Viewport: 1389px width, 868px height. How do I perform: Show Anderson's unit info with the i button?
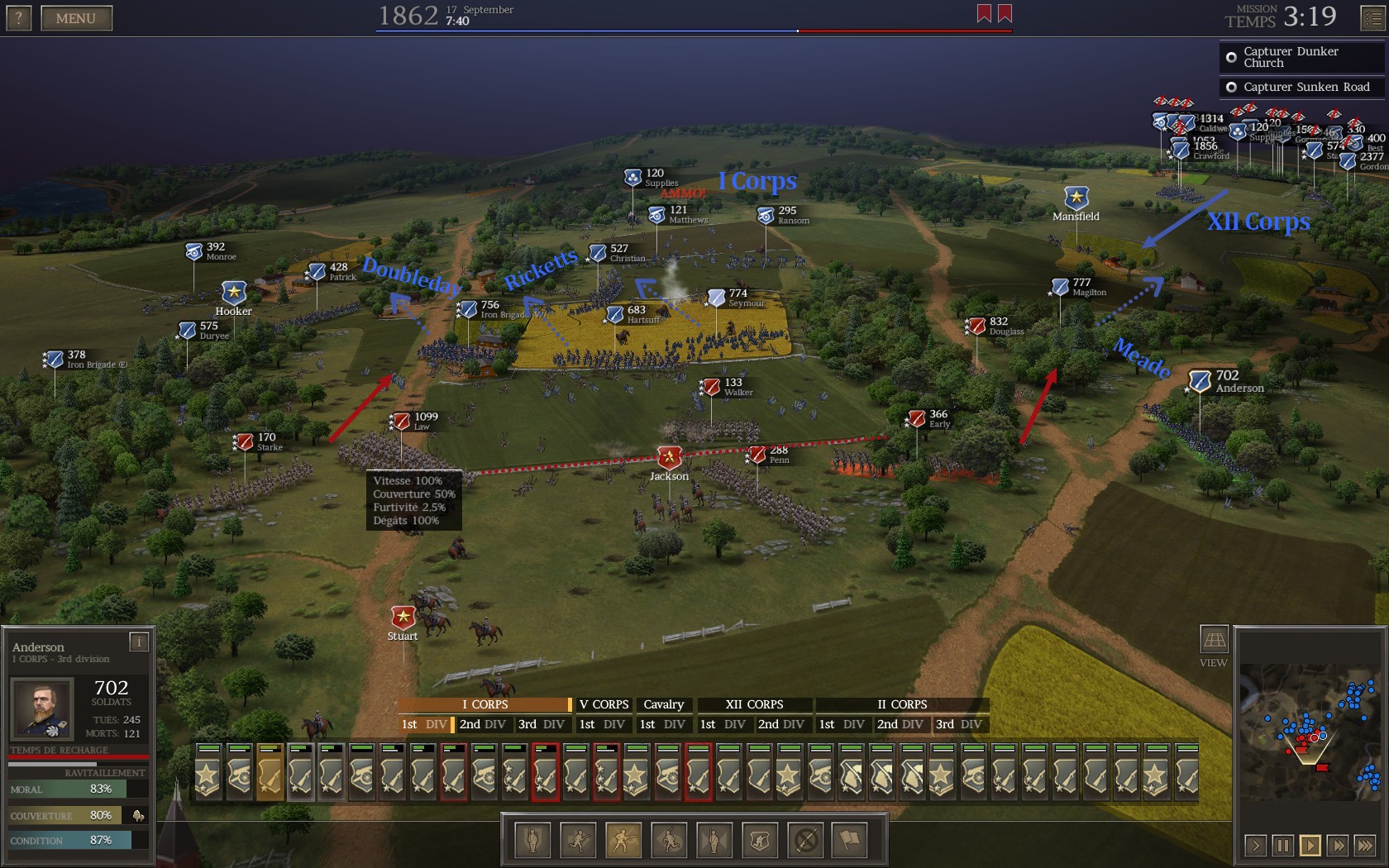tap(139, 641)
